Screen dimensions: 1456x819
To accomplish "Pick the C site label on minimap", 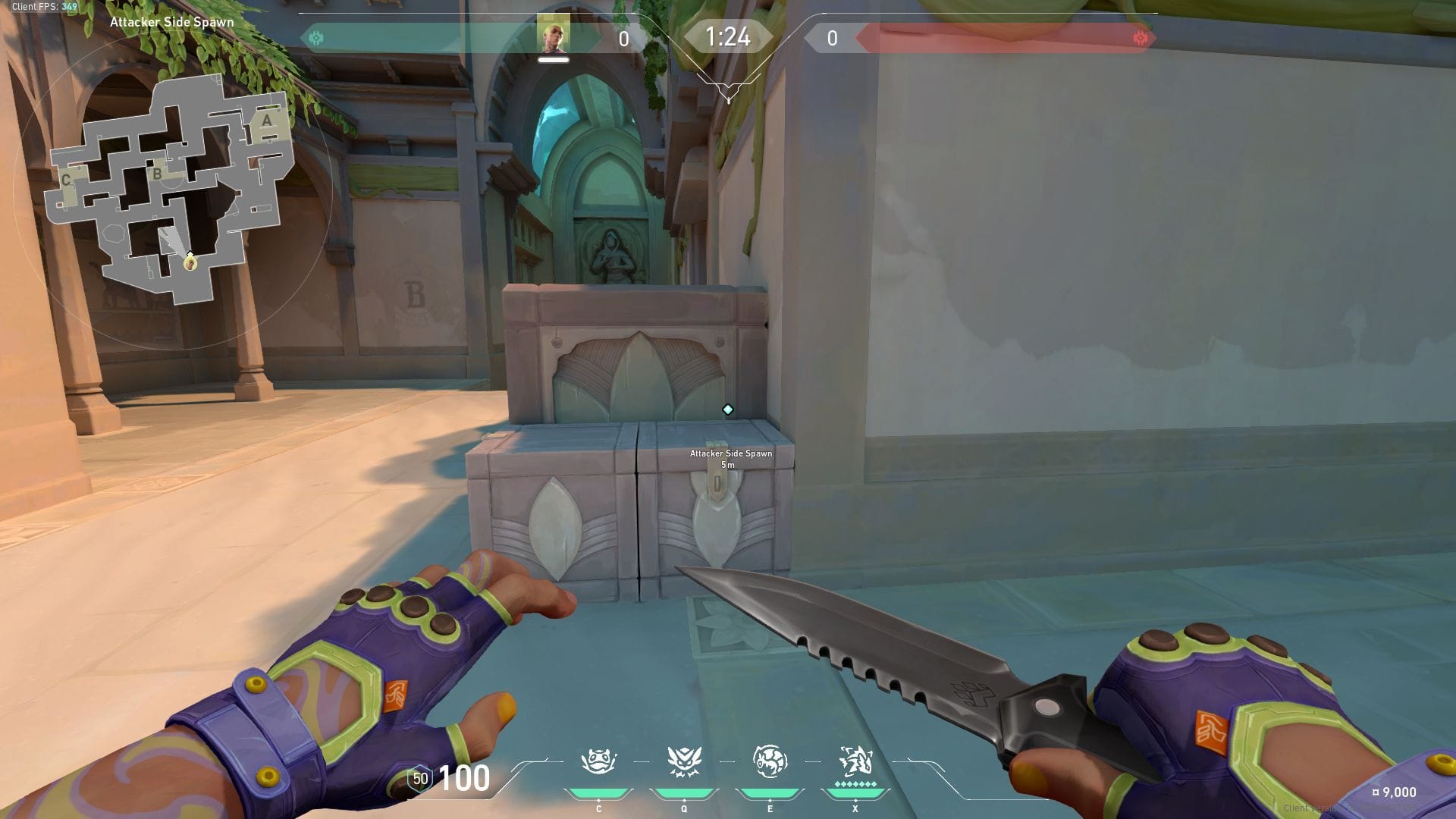I will click(x=66, y=180).
